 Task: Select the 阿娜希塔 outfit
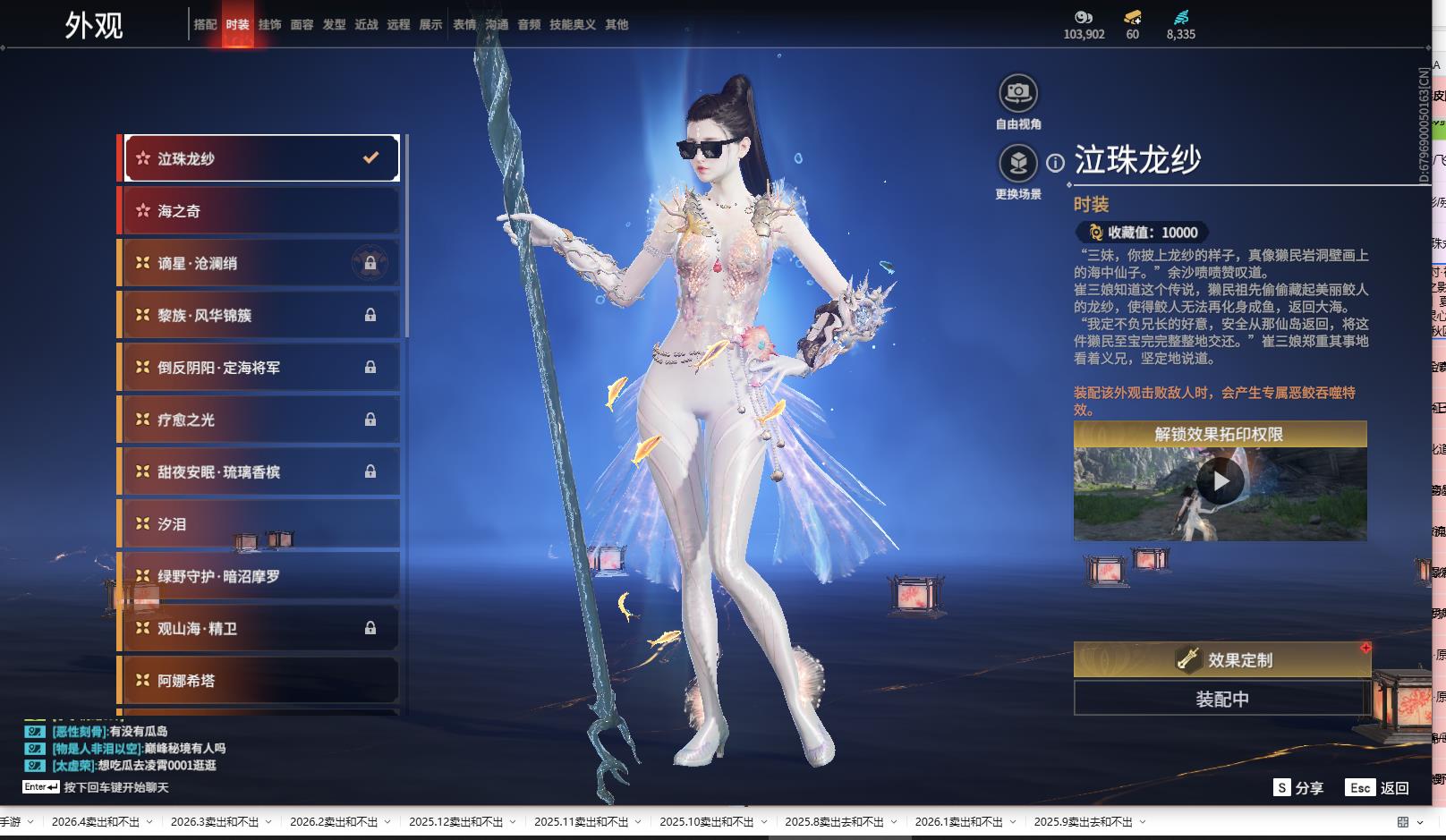coord(260,681)
